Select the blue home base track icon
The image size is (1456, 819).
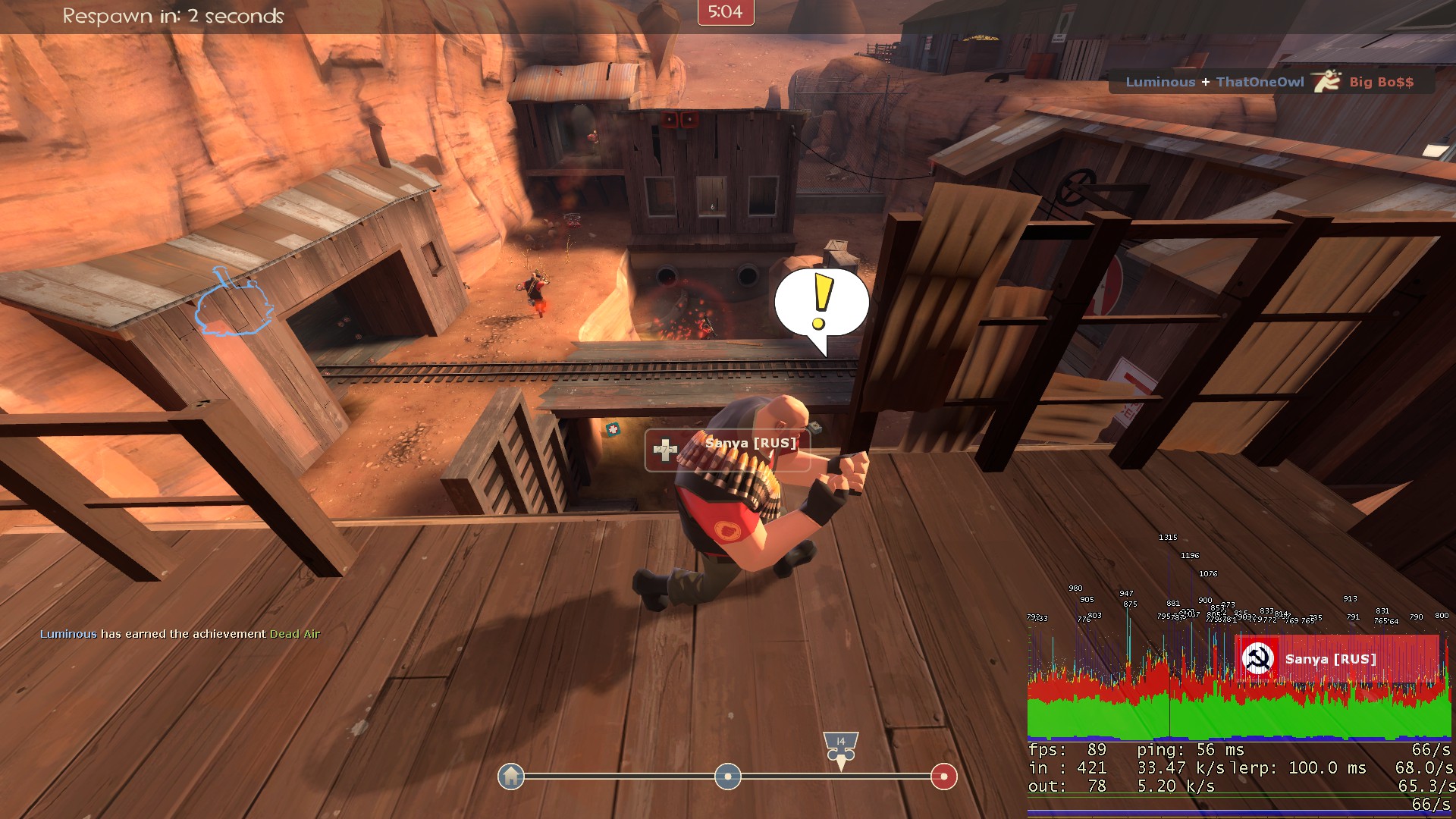point(511,777)
